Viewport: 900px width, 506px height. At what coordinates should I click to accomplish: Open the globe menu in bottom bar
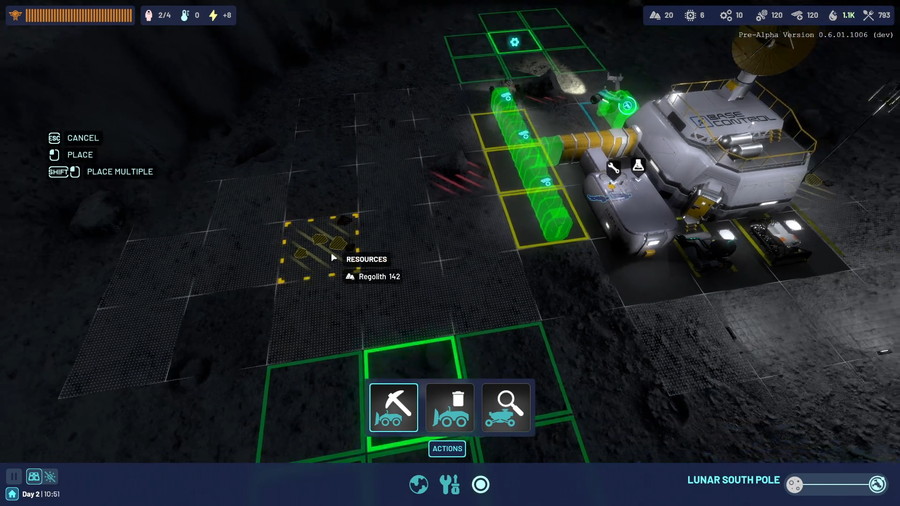(419, 484)
